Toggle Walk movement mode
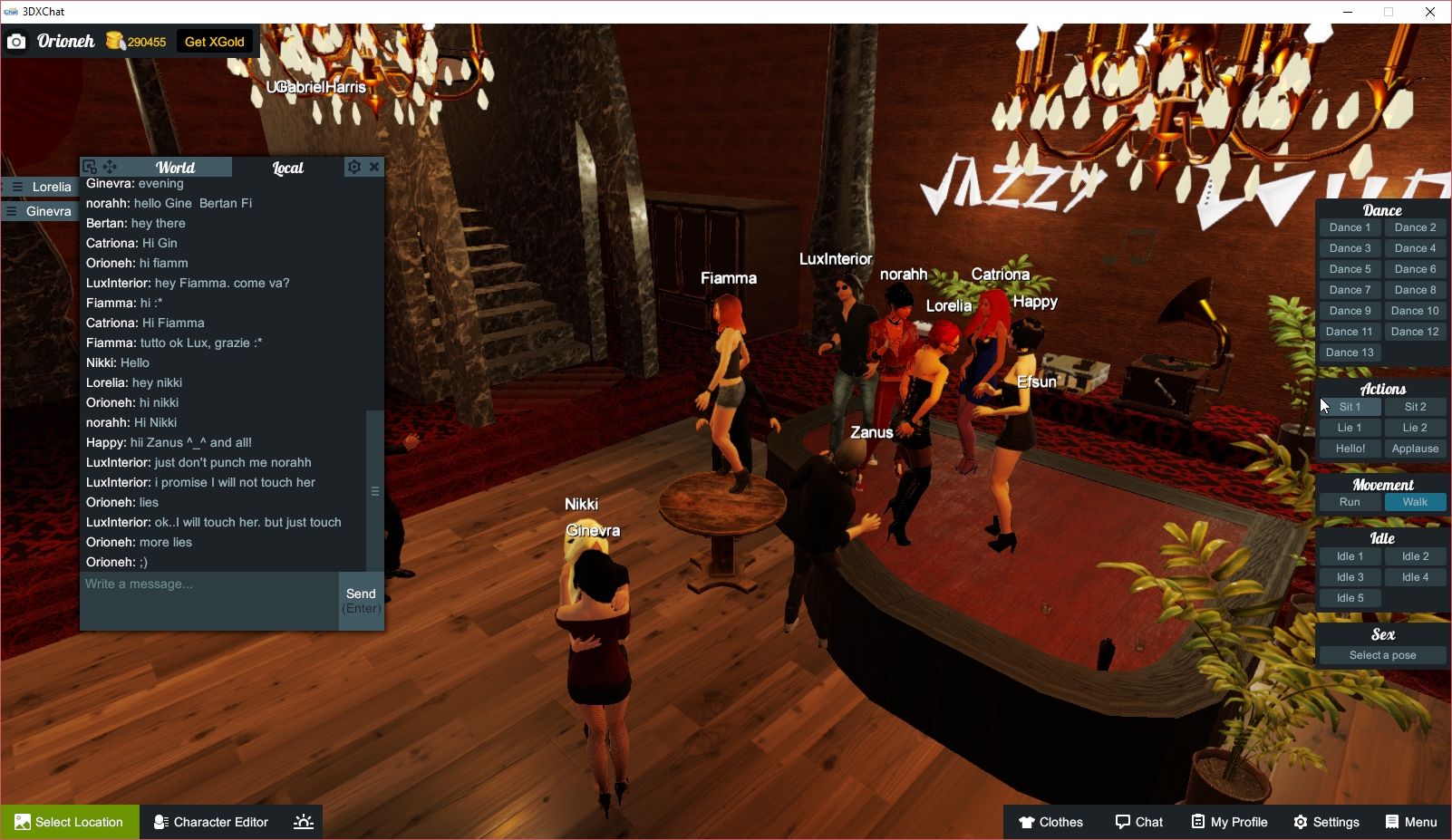Image resolution: width=1452 pixels, height=840 pixels. (1415, 501)
